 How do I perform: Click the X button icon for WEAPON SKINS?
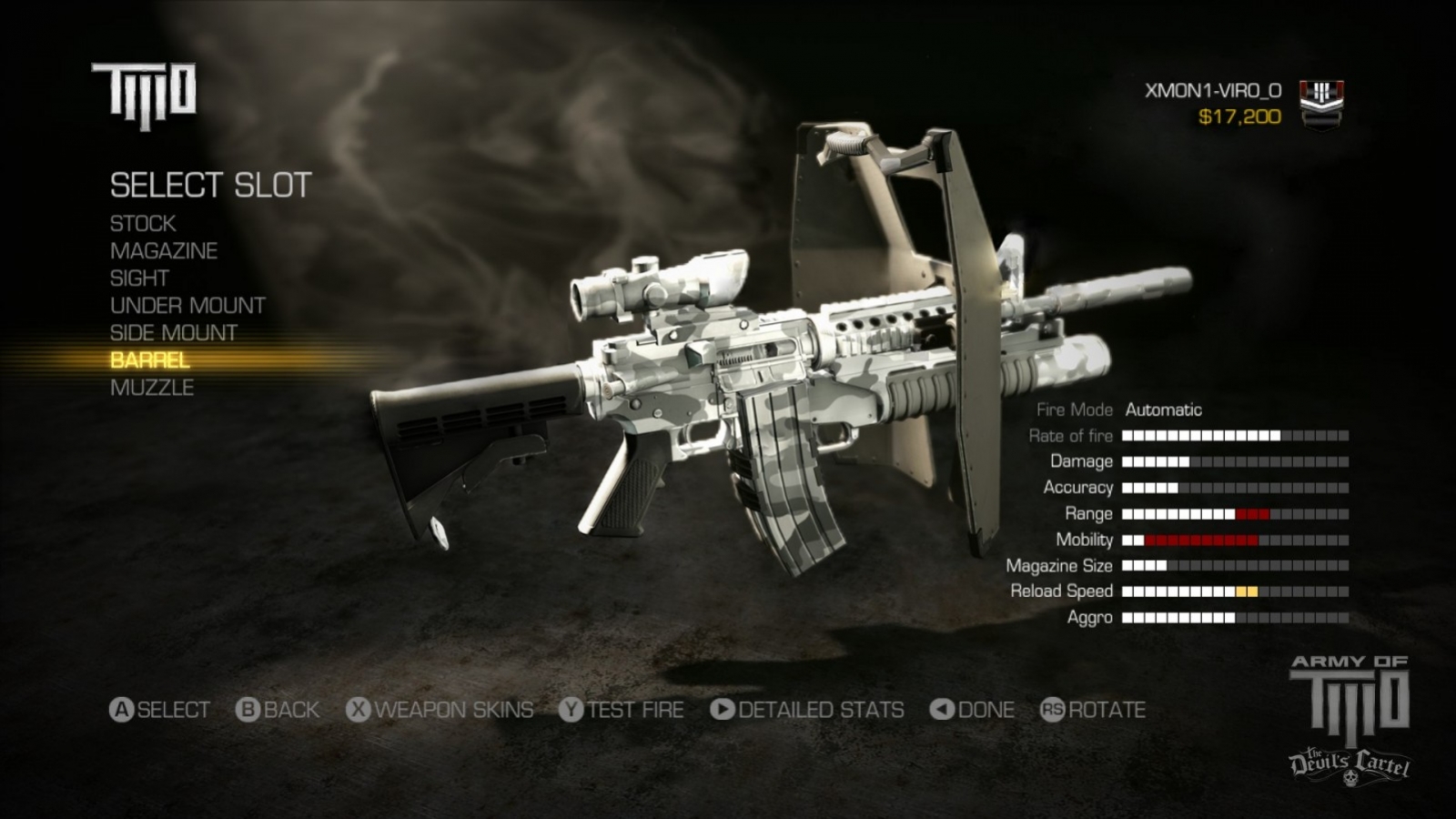click(357, 711)
